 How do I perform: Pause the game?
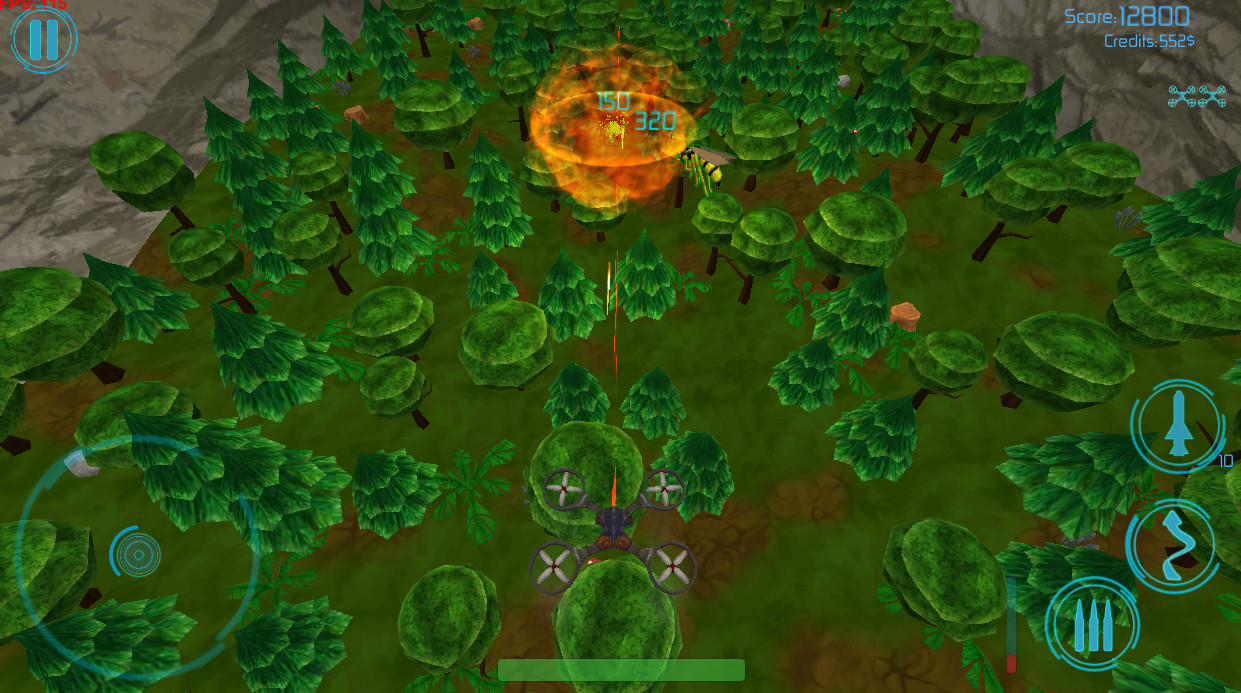coord(43,39)
